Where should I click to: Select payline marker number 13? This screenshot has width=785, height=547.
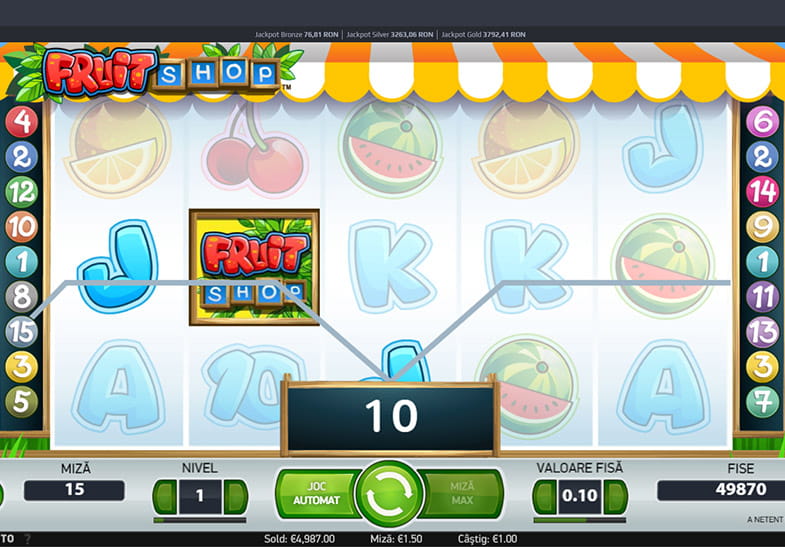click(763, 331)
